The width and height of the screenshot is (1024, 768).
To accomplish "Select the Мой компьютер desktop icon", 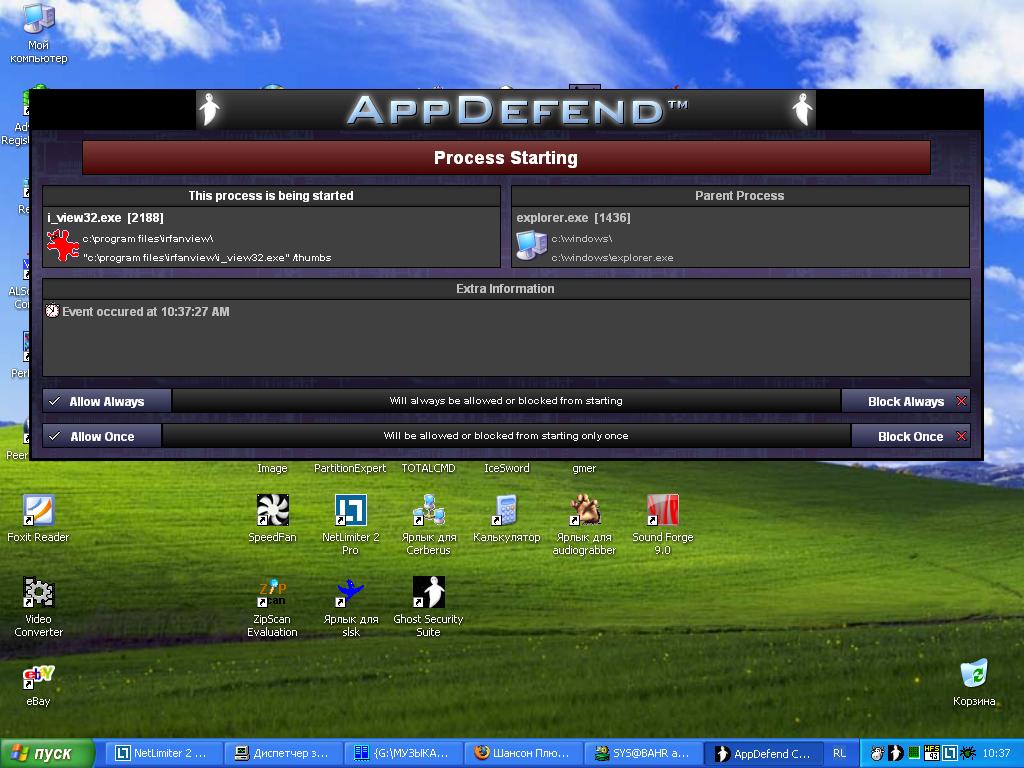I will pyautogui.click(x=38, y=19).
